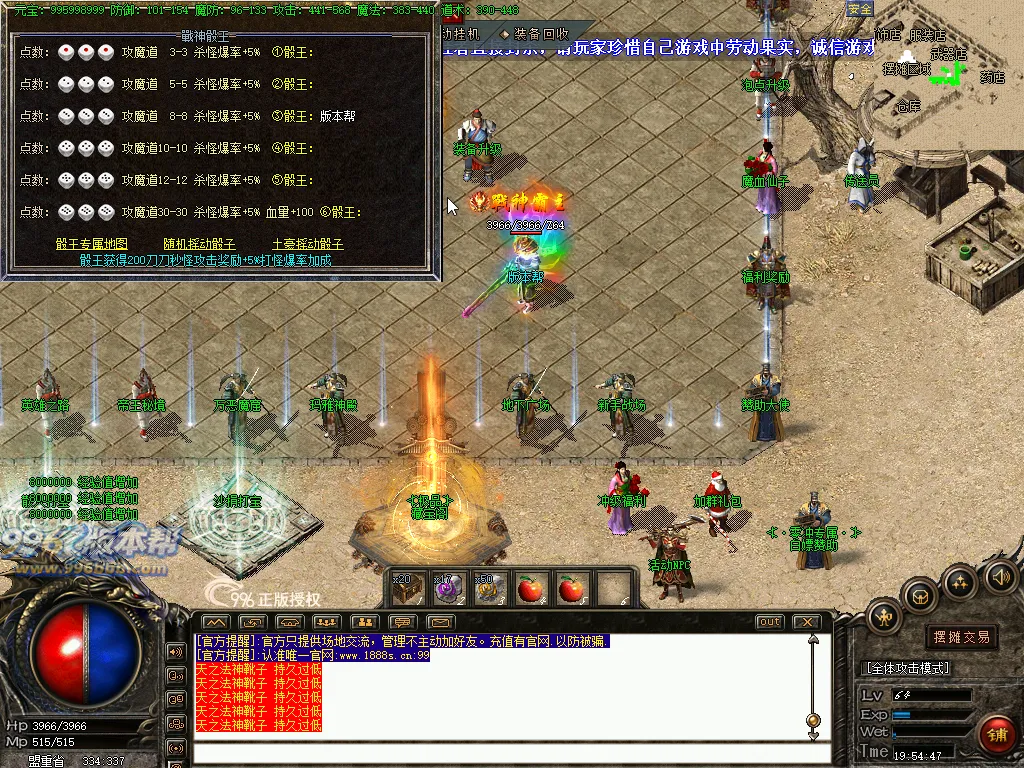This screenshot has width=1024, height=768.
Task: Click the chat input field
Action: pos(500,752)
